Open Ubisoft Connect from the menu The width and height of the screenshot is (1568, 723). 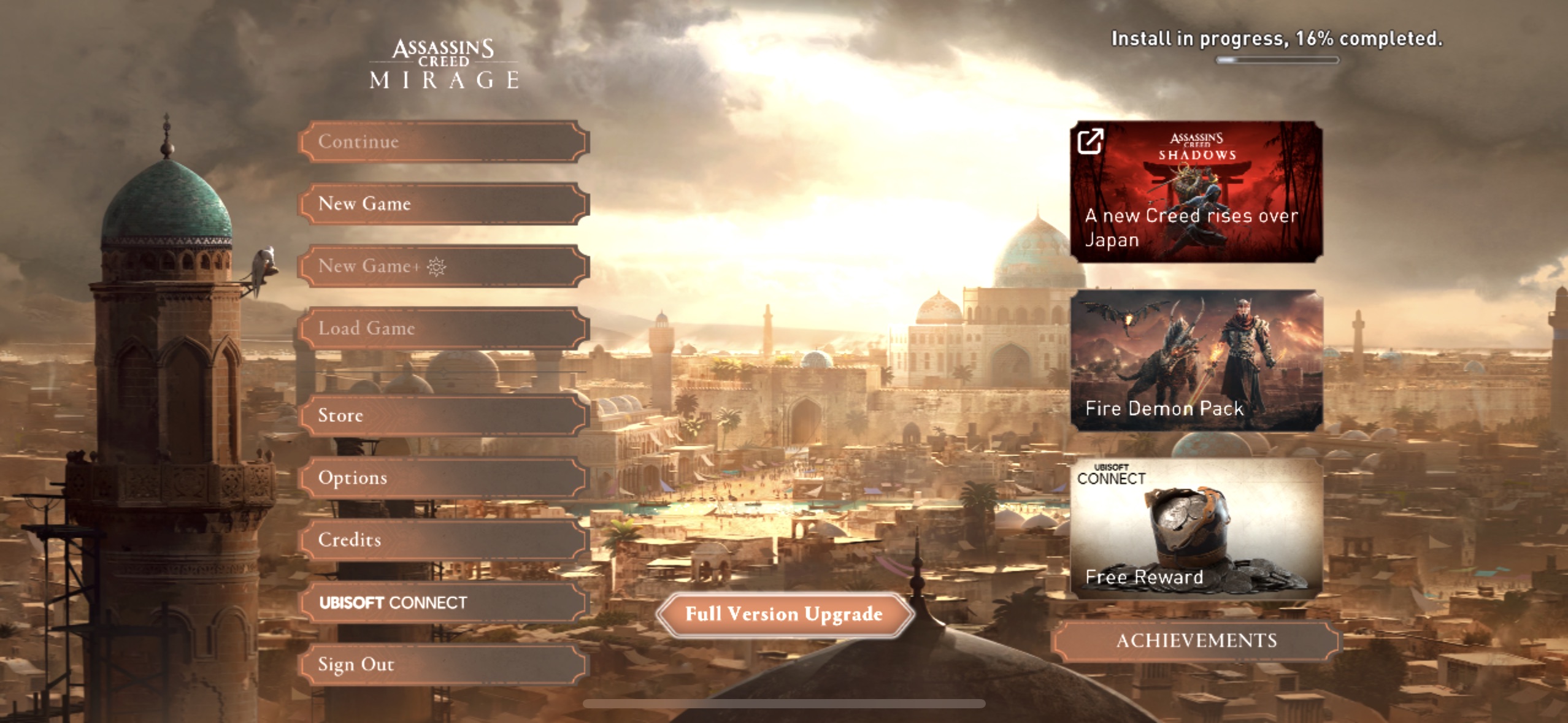coord(443,602)
